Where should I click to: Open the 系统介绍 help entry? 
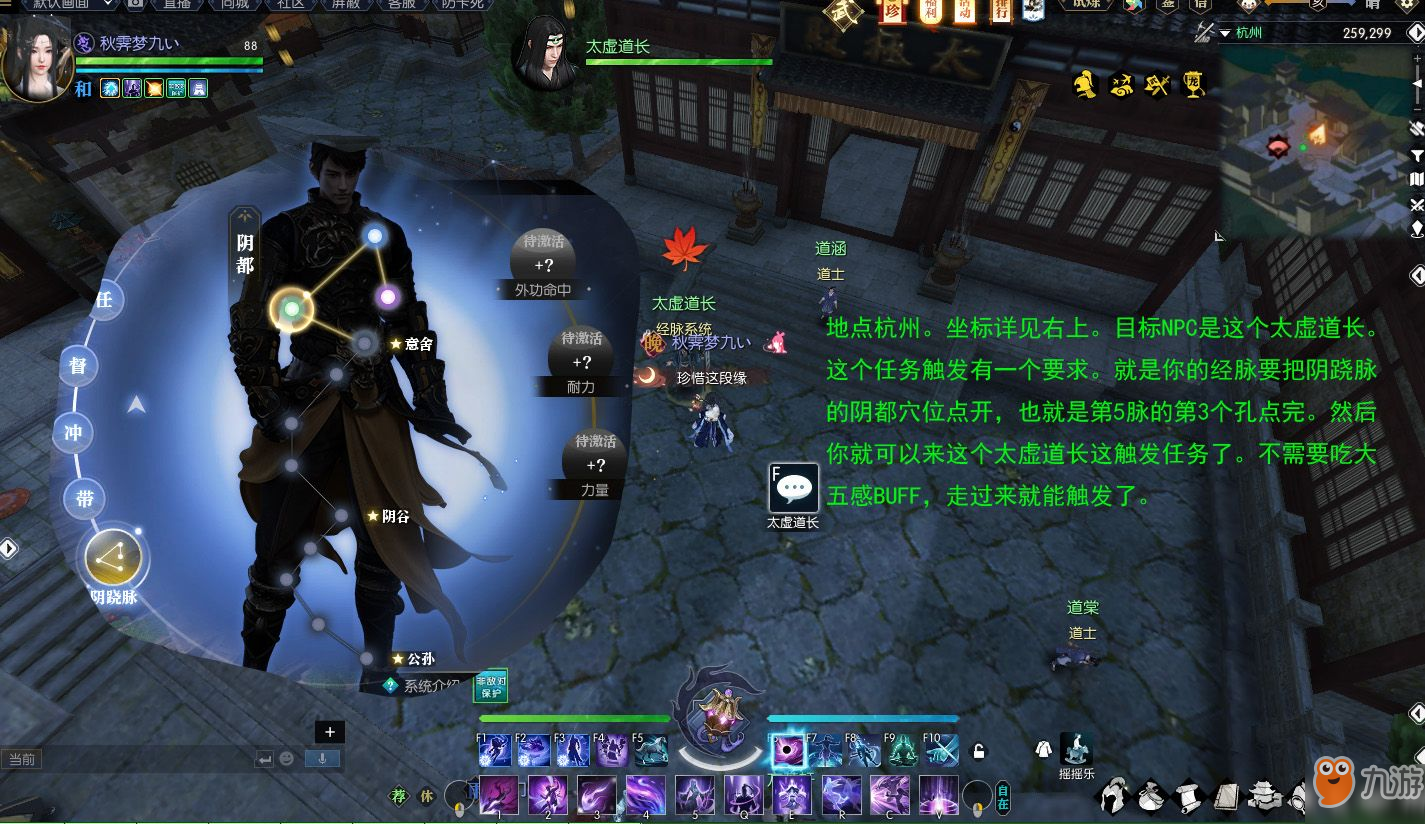[424, 686]
